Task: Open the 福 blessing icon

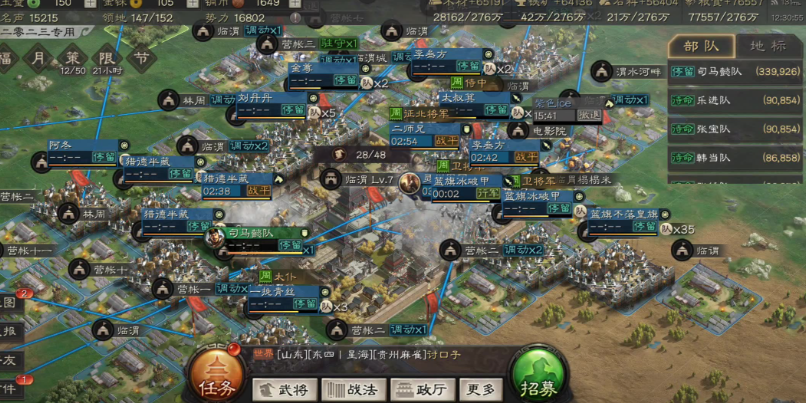Action: coord(8,60)
